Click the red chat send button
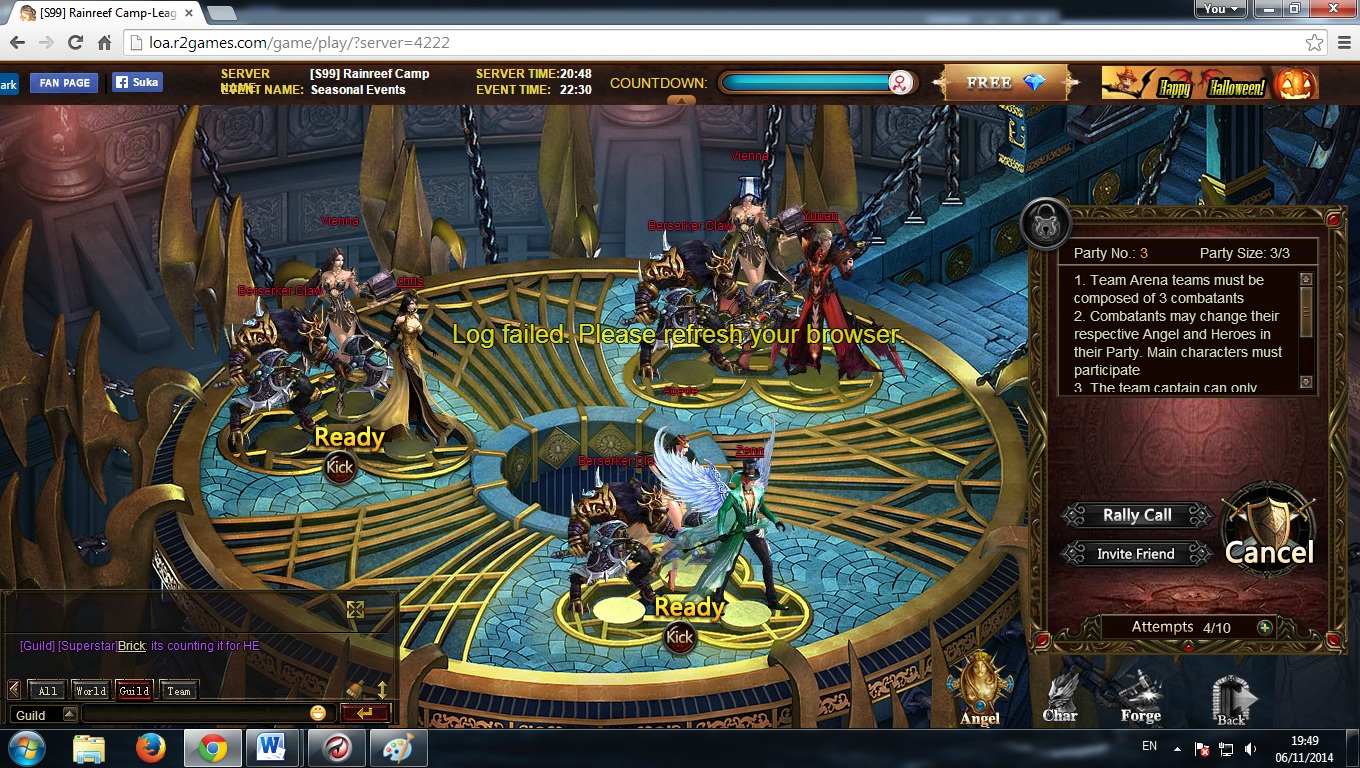1360x768 pixels. click(364, 713)
